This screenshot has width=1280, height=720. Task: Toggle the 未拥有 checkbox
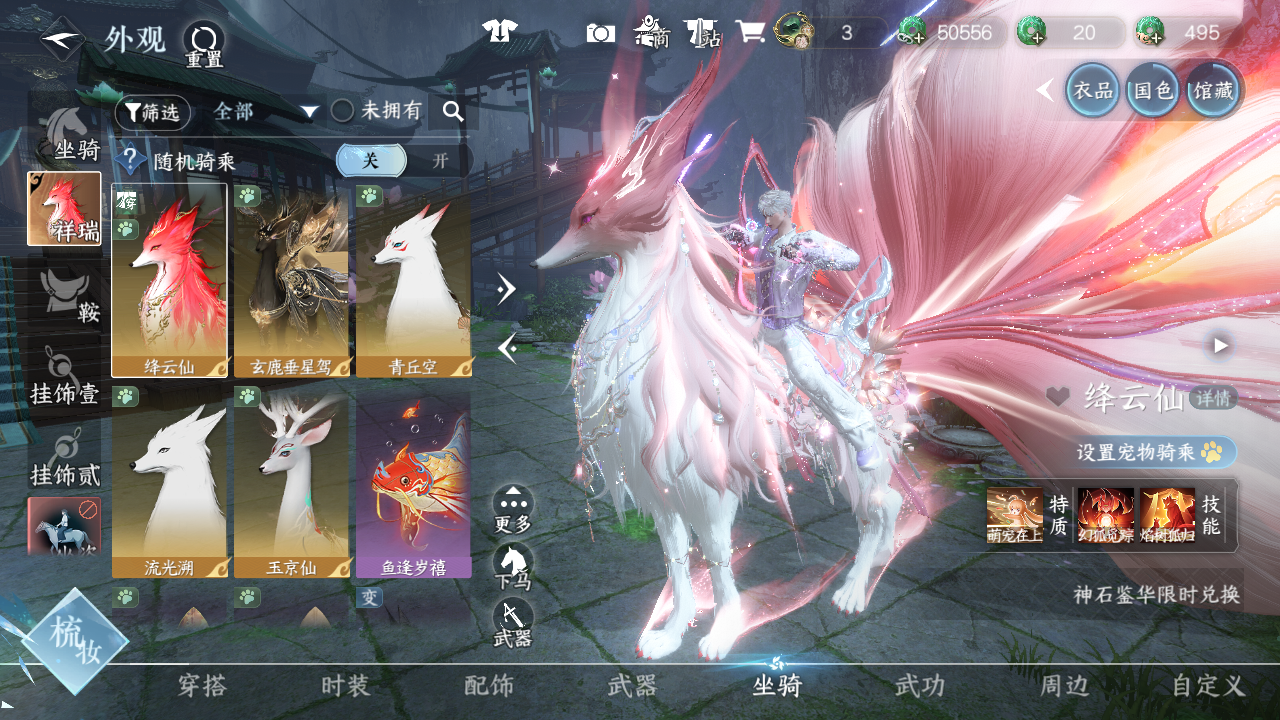click(x=343, y=111)
